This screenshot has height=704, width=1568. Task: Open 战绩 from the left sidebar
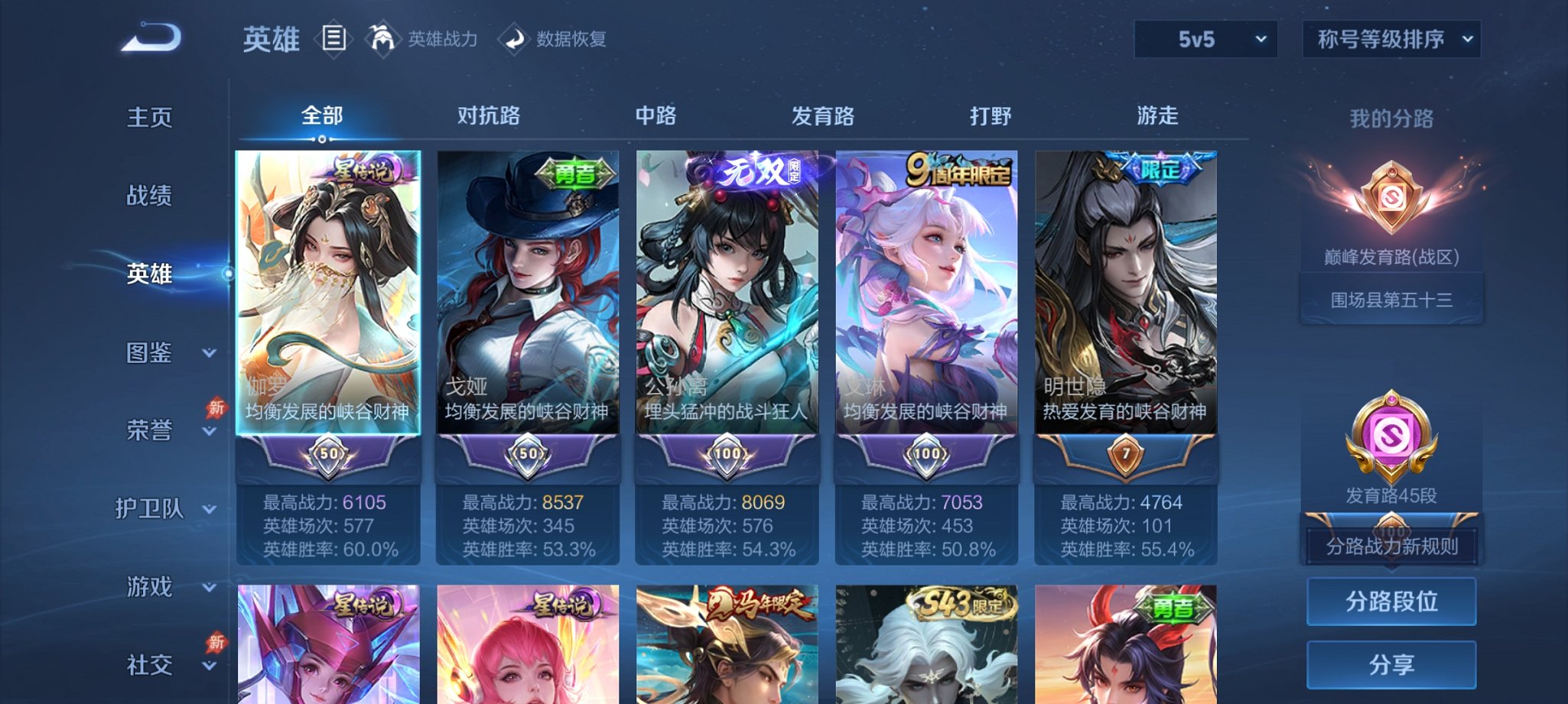[x=151, y=196]
